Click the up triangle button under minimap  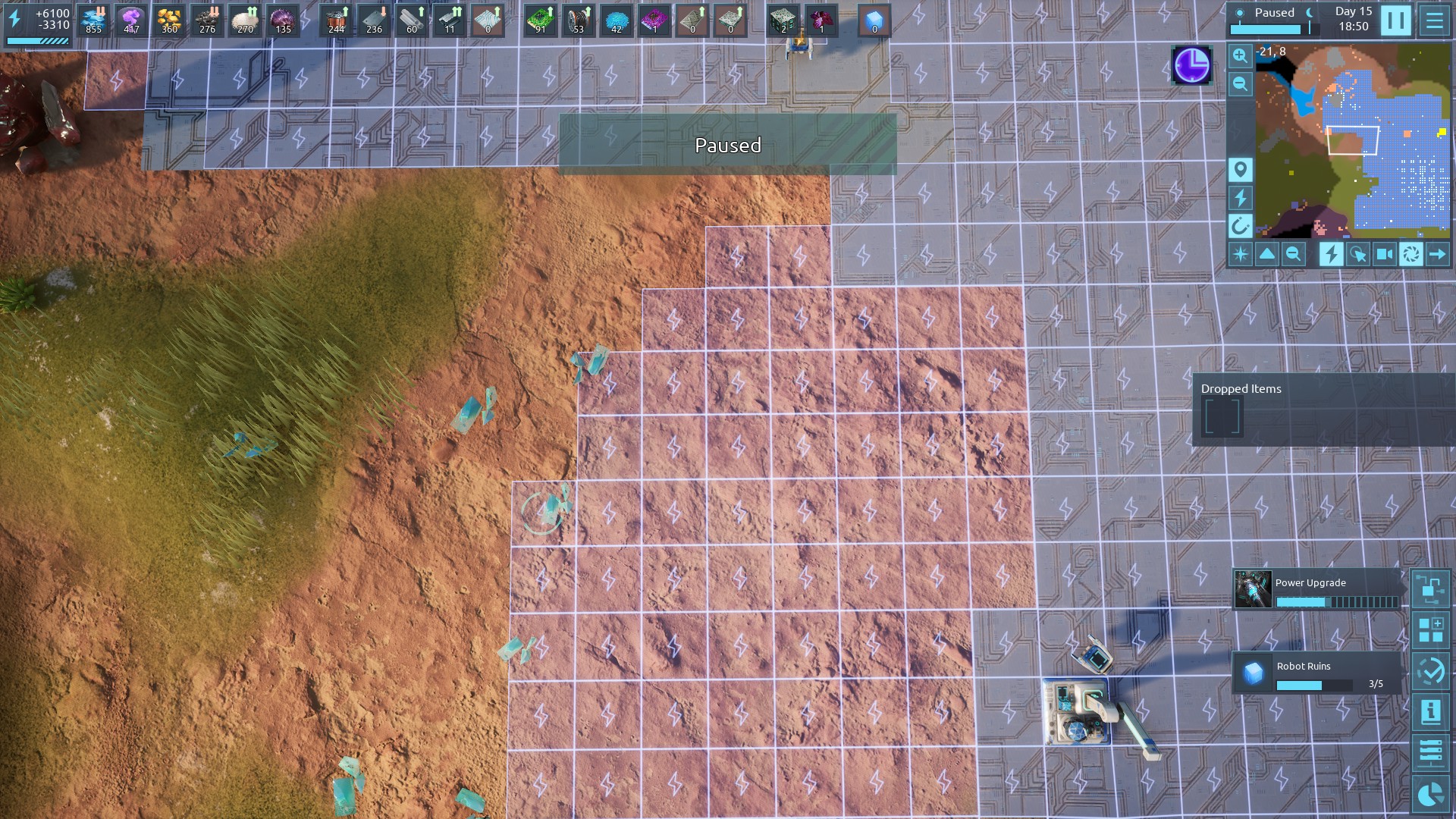(1266, 255)
